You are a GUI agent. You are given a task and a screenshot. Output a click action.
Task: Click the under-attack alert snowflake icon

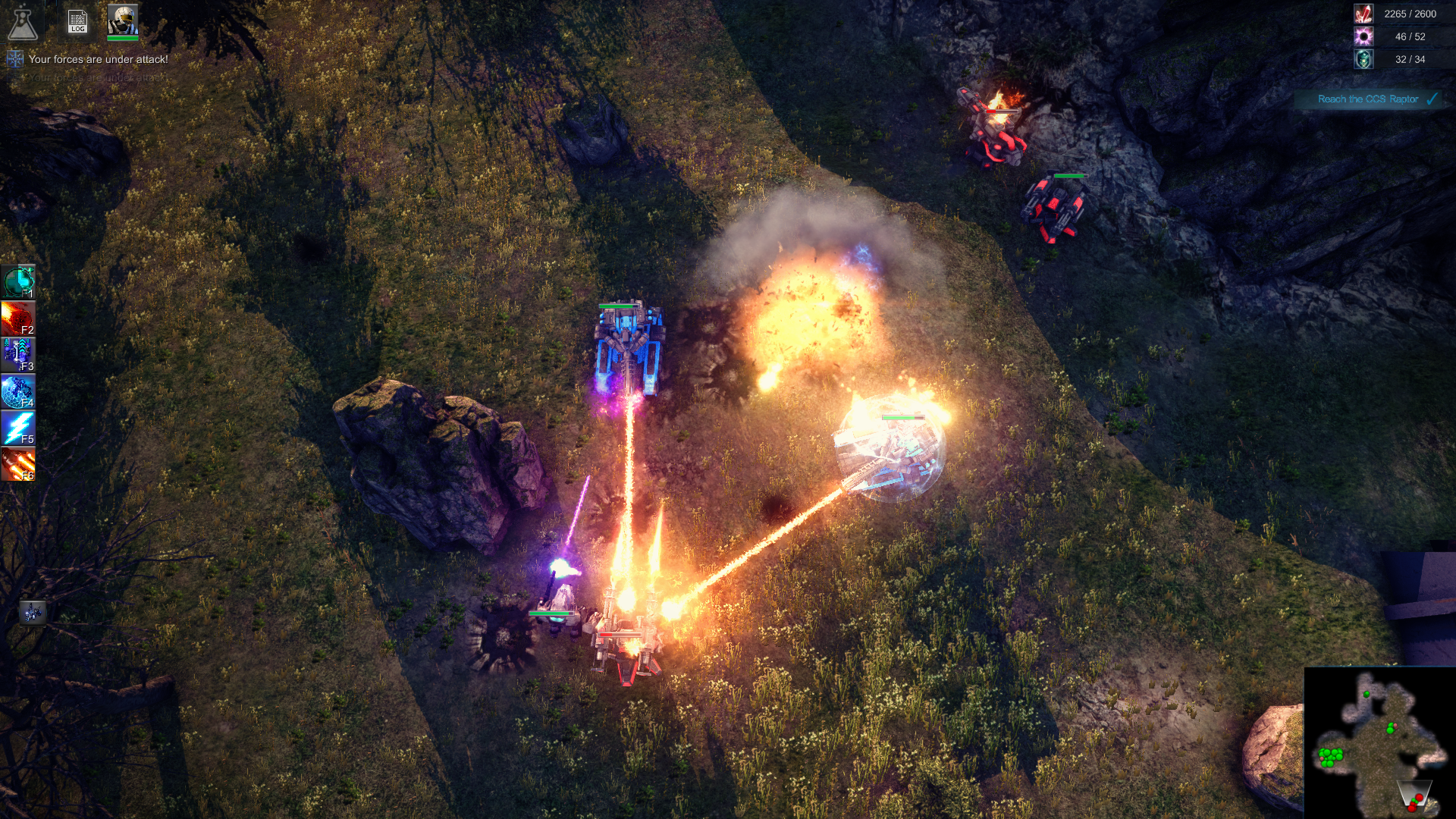point(15,59)
